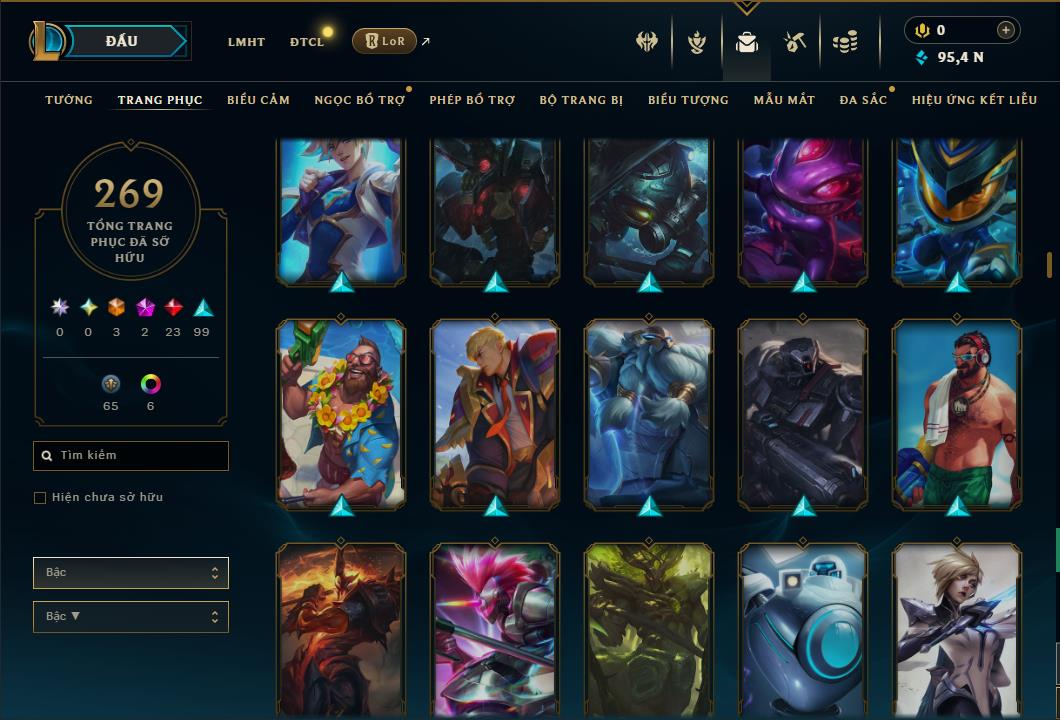Select the NGỌC BỔ TRỢ tab
Viewport: 1060px width, 720px height.
click(x=359, y=100)
